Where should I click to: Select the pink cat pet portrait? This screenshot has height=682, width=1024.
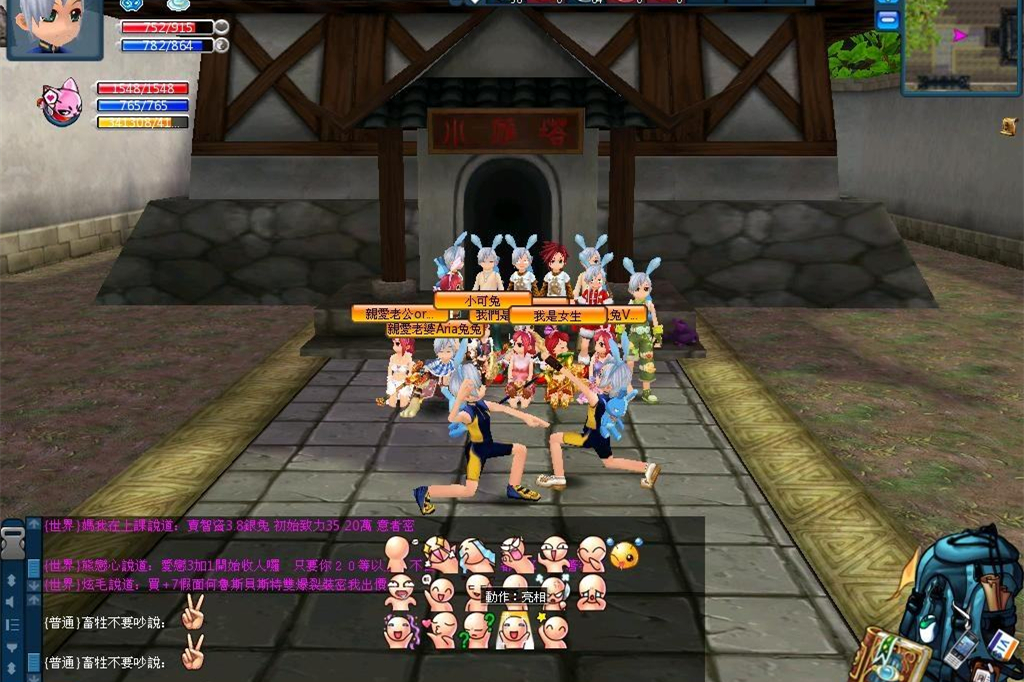63,103
